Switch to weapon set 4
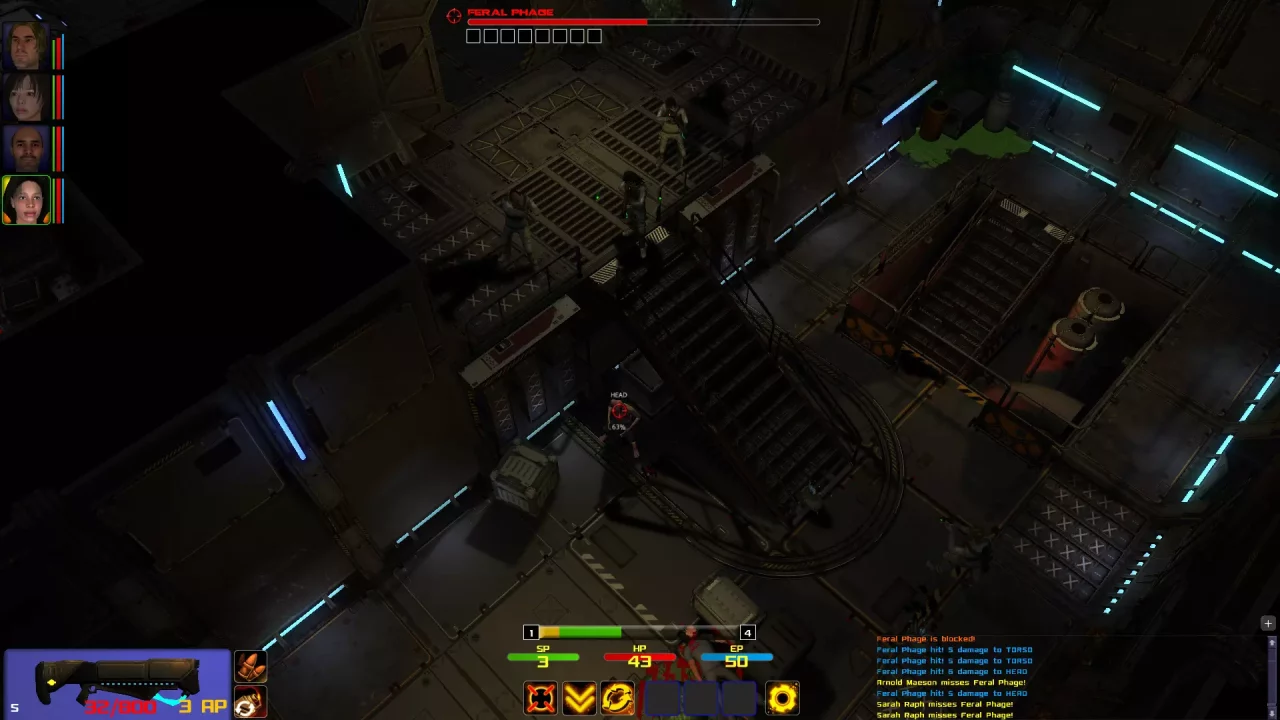The height and width of the screenshot is (720, 1280). [747, 632]
